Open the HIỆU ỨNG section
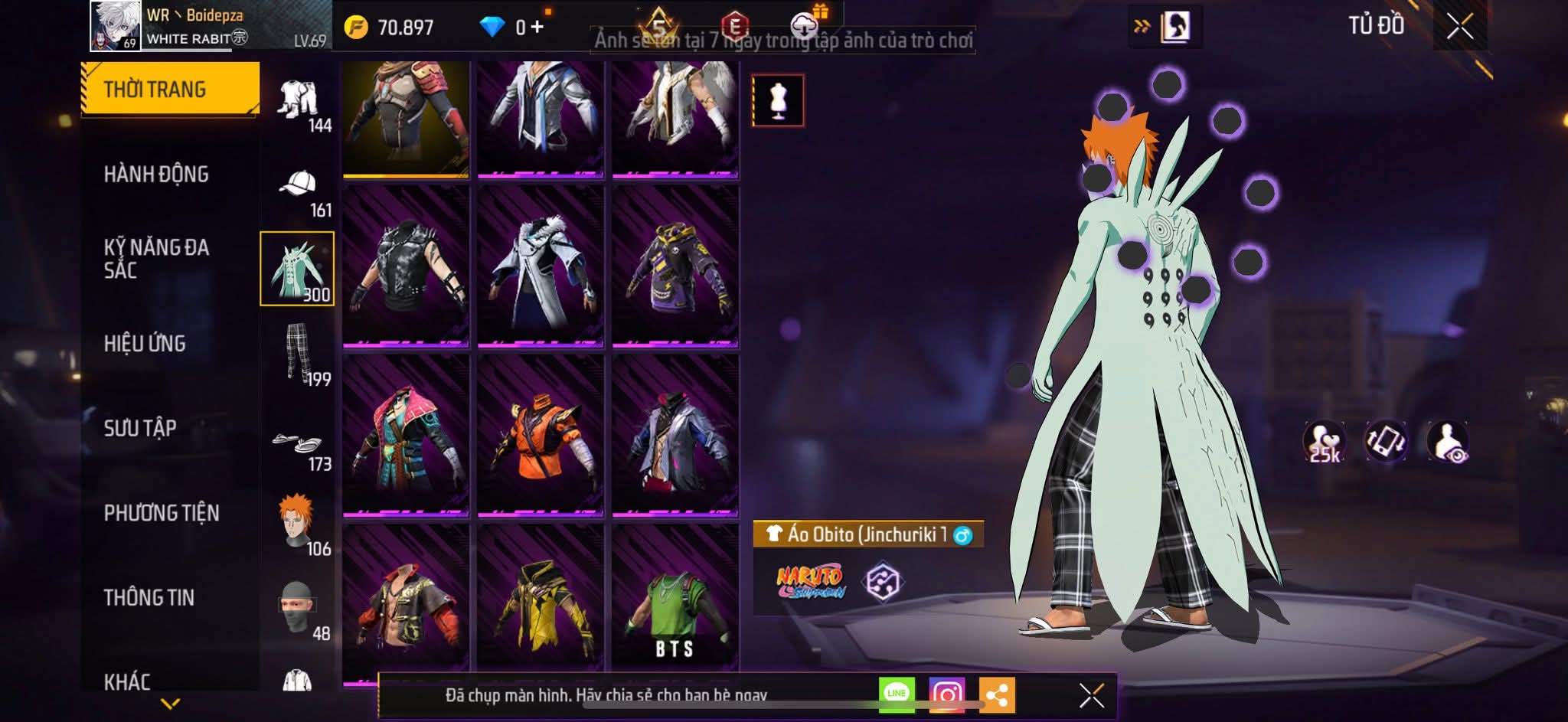The image size is (1568, 722). [x=145, y=344]
